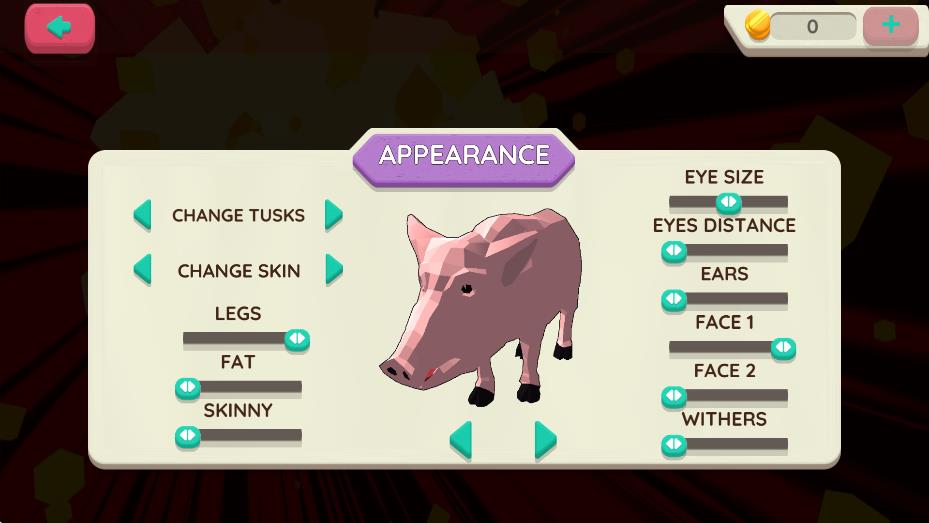Screen dimensions: 929x523
Task: Click the Face 2 slider handle
Action: [x=674, y=396]
